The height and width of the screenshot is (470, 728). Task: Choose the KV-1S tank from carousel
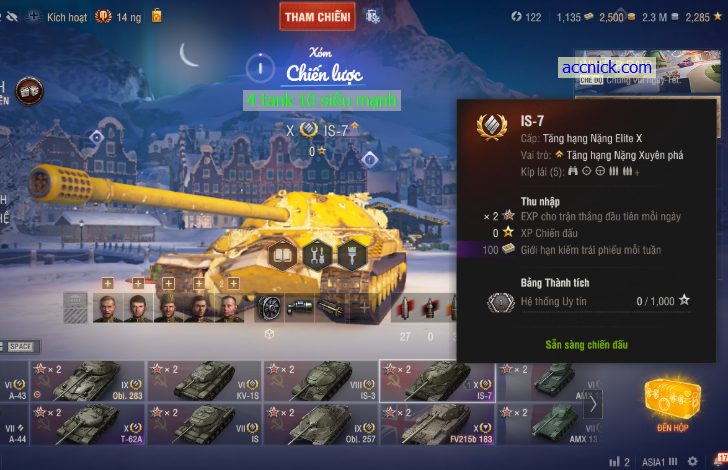(x=204, y=380)
